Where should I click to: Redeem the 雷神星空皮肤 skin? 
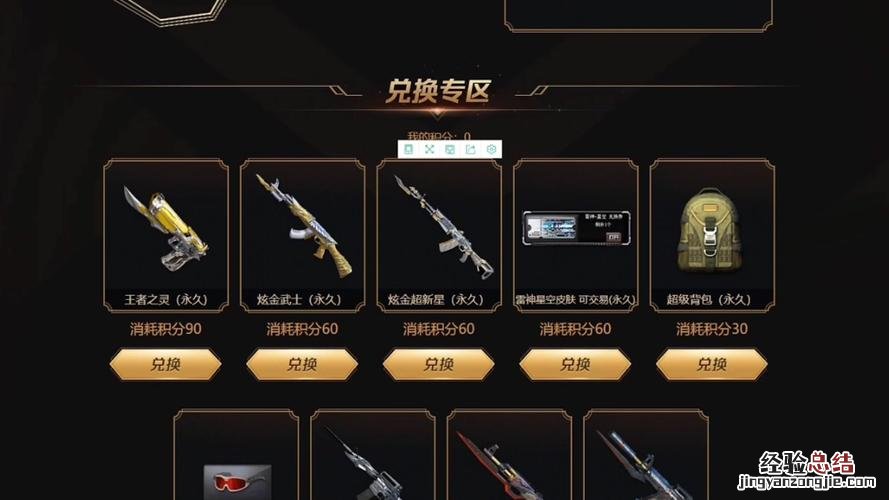click(x=575, y=365)
